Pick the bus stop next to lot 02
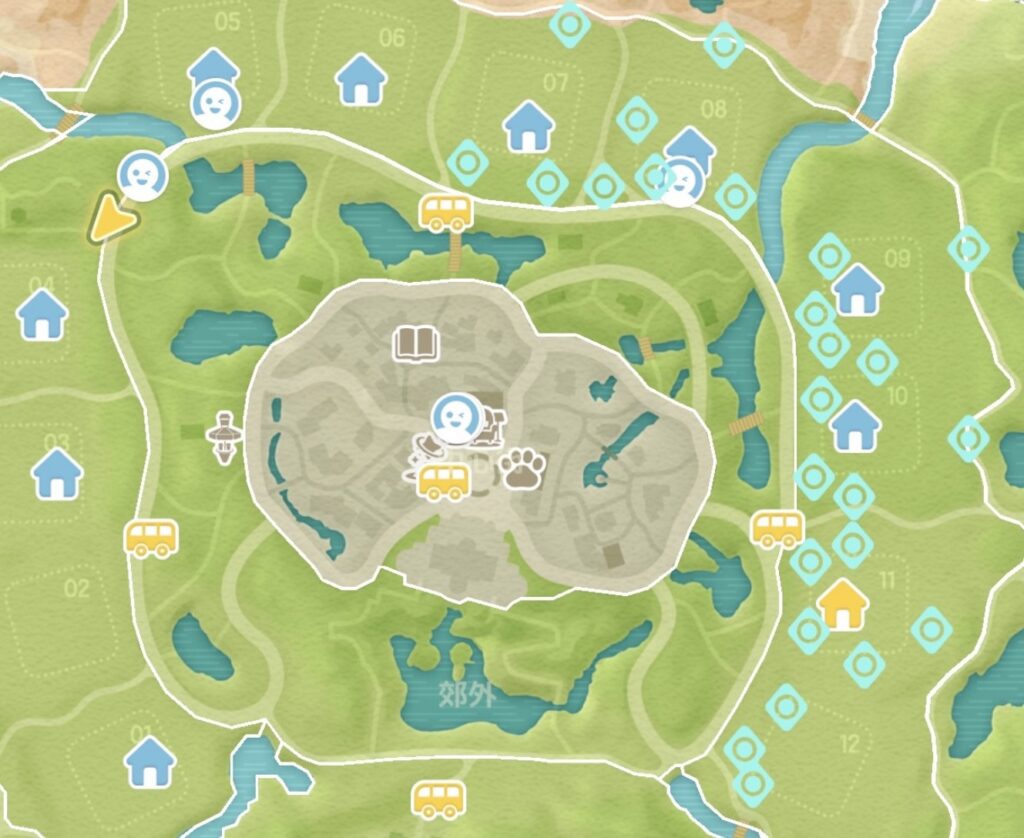Image resolution: width=1024 pixels, height=838 pixels. 151,538
